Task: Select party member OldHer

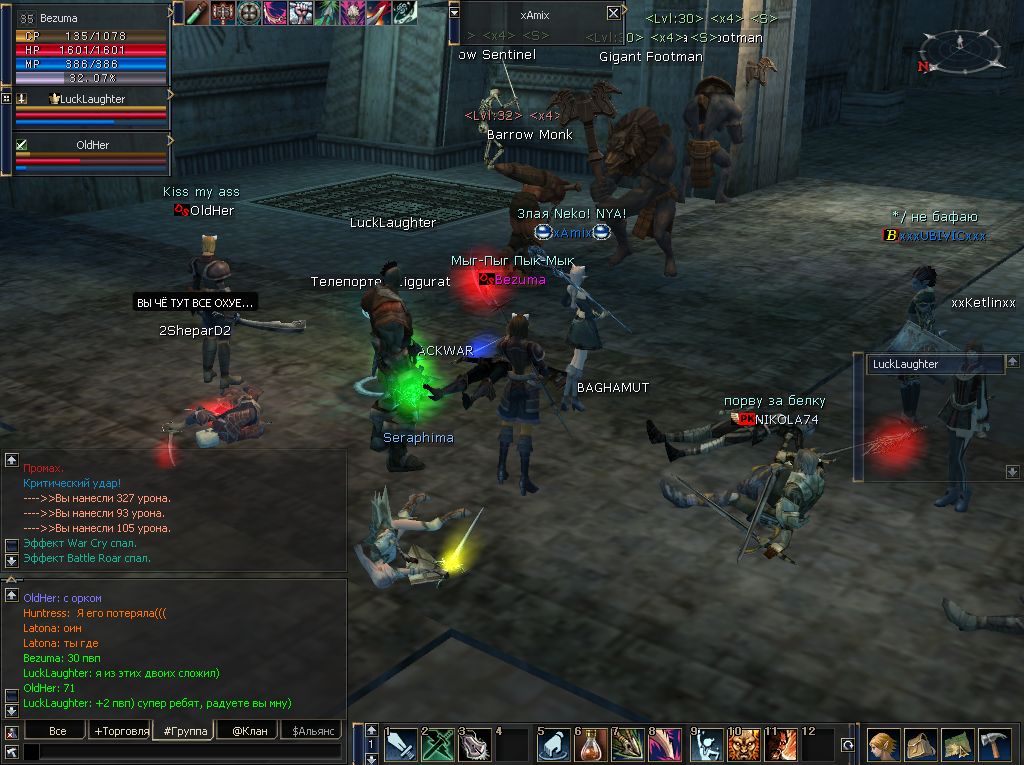Action: click(x=92, y=145)
